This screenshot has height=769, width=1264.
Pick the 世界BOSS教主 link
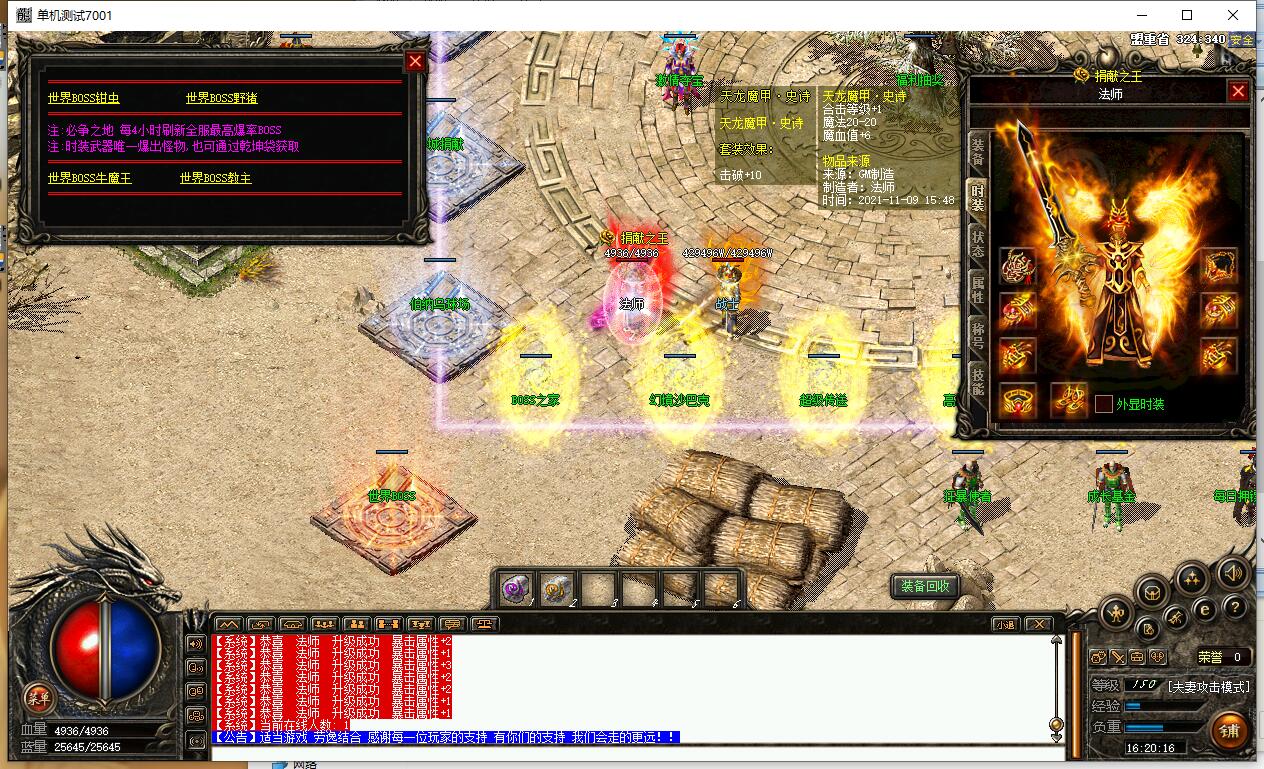(x=215, y=178)
